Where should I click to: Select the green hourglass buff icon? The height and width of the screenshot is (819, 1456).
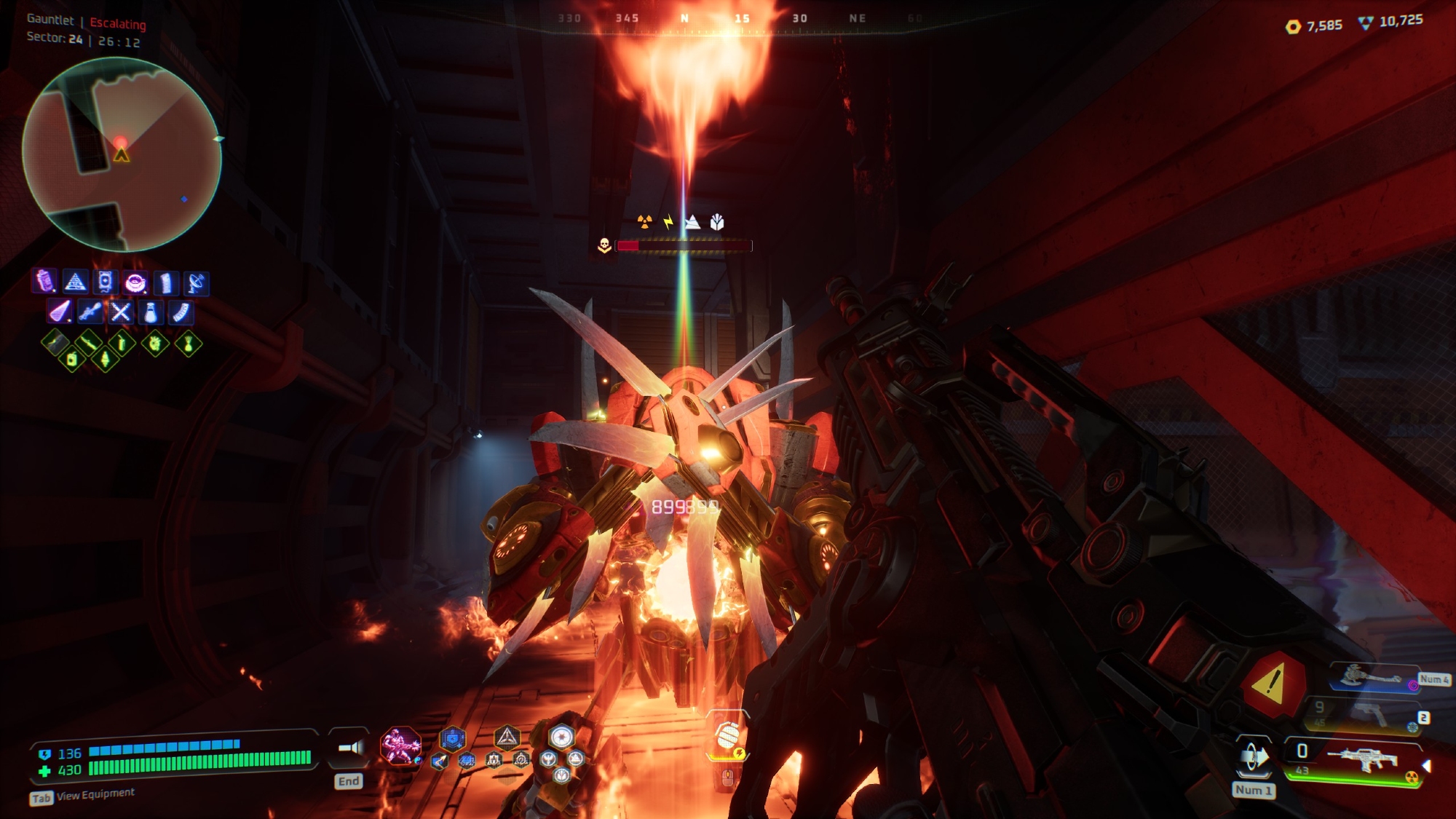tap(189, 343)
